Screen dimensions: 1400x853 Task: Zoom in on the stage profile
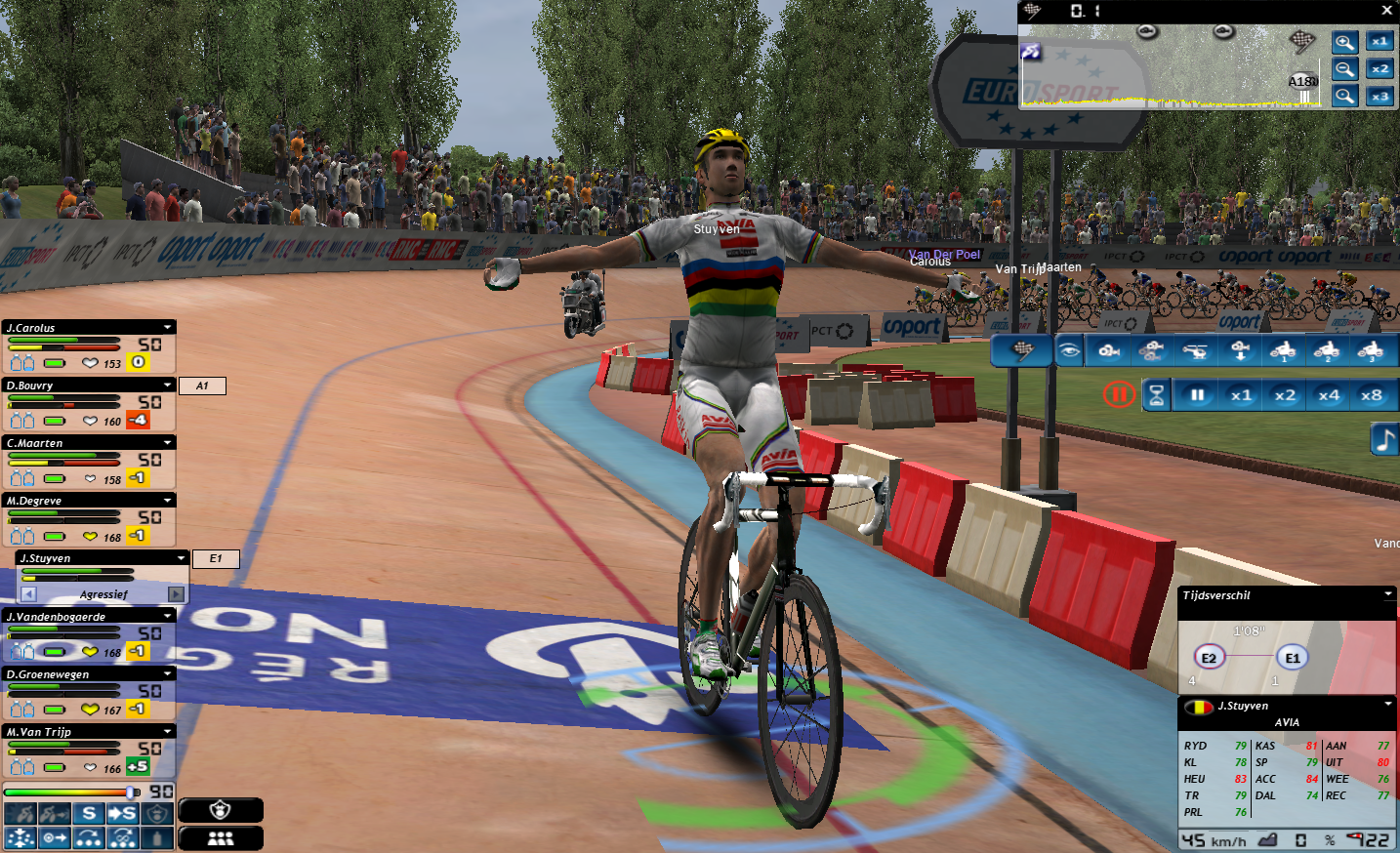1344,42
